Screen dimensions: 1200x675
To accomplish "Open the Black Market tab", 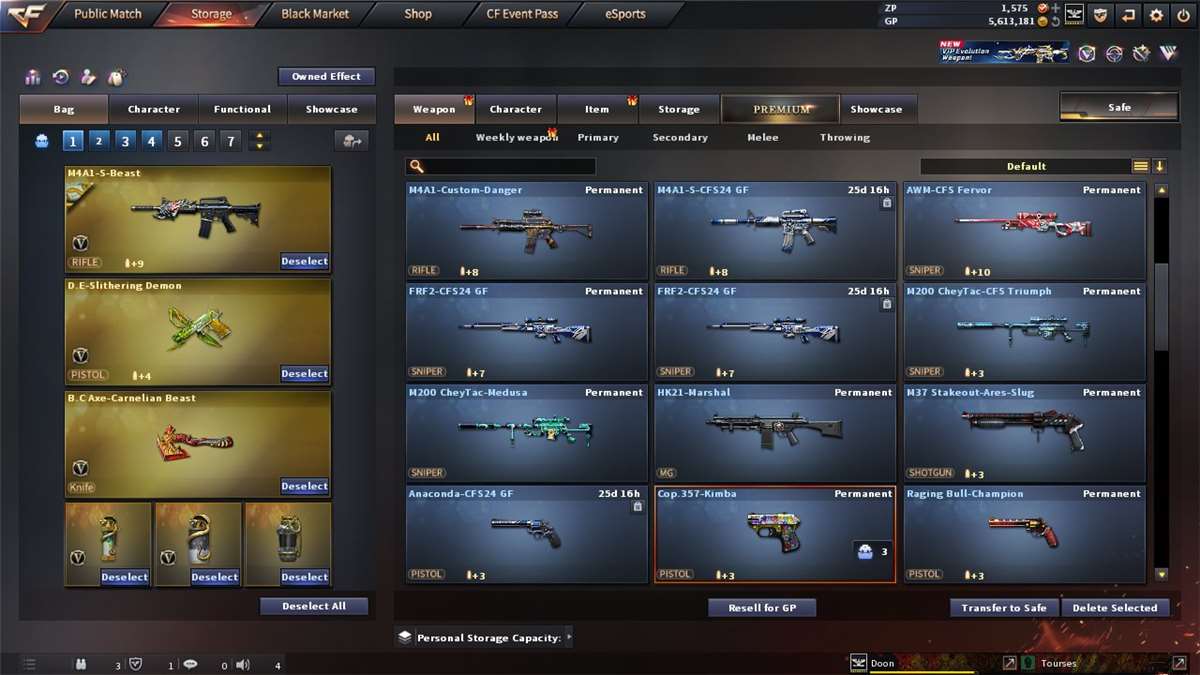I will pos(315,14).
